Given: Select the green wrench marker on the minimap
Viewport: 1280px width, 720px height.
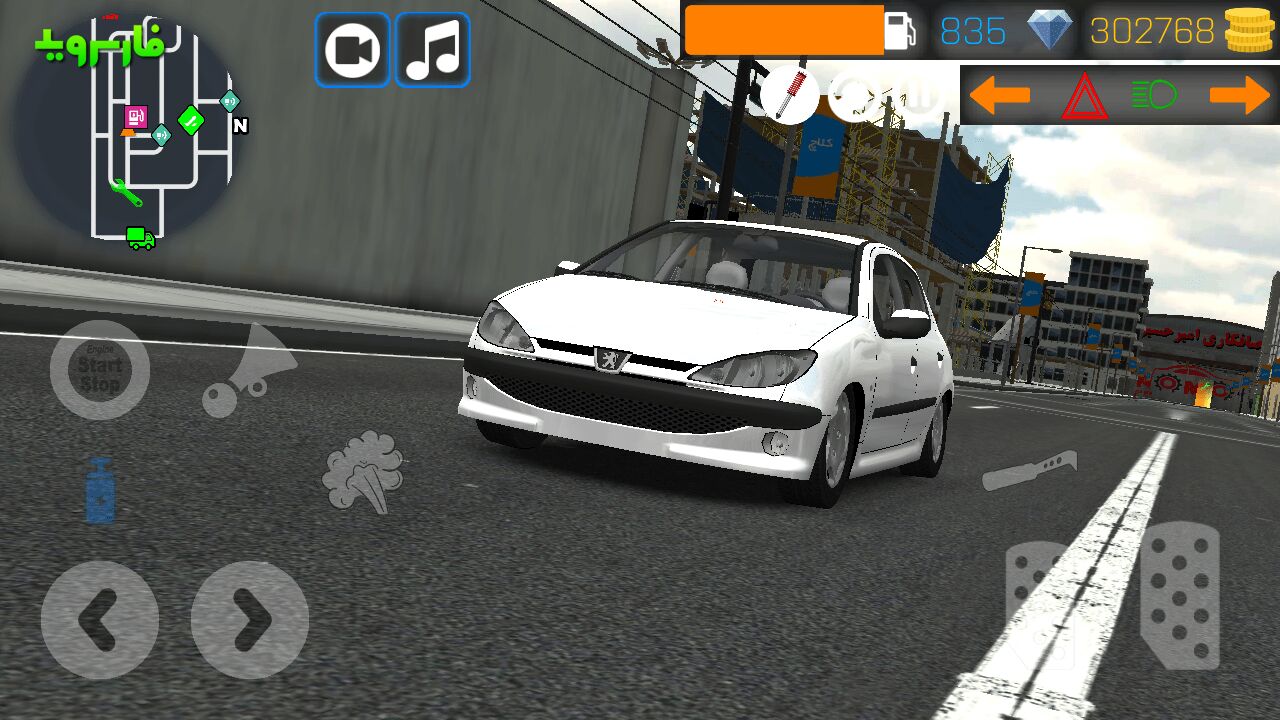Looking at the screenshot, I should [126, 192].
